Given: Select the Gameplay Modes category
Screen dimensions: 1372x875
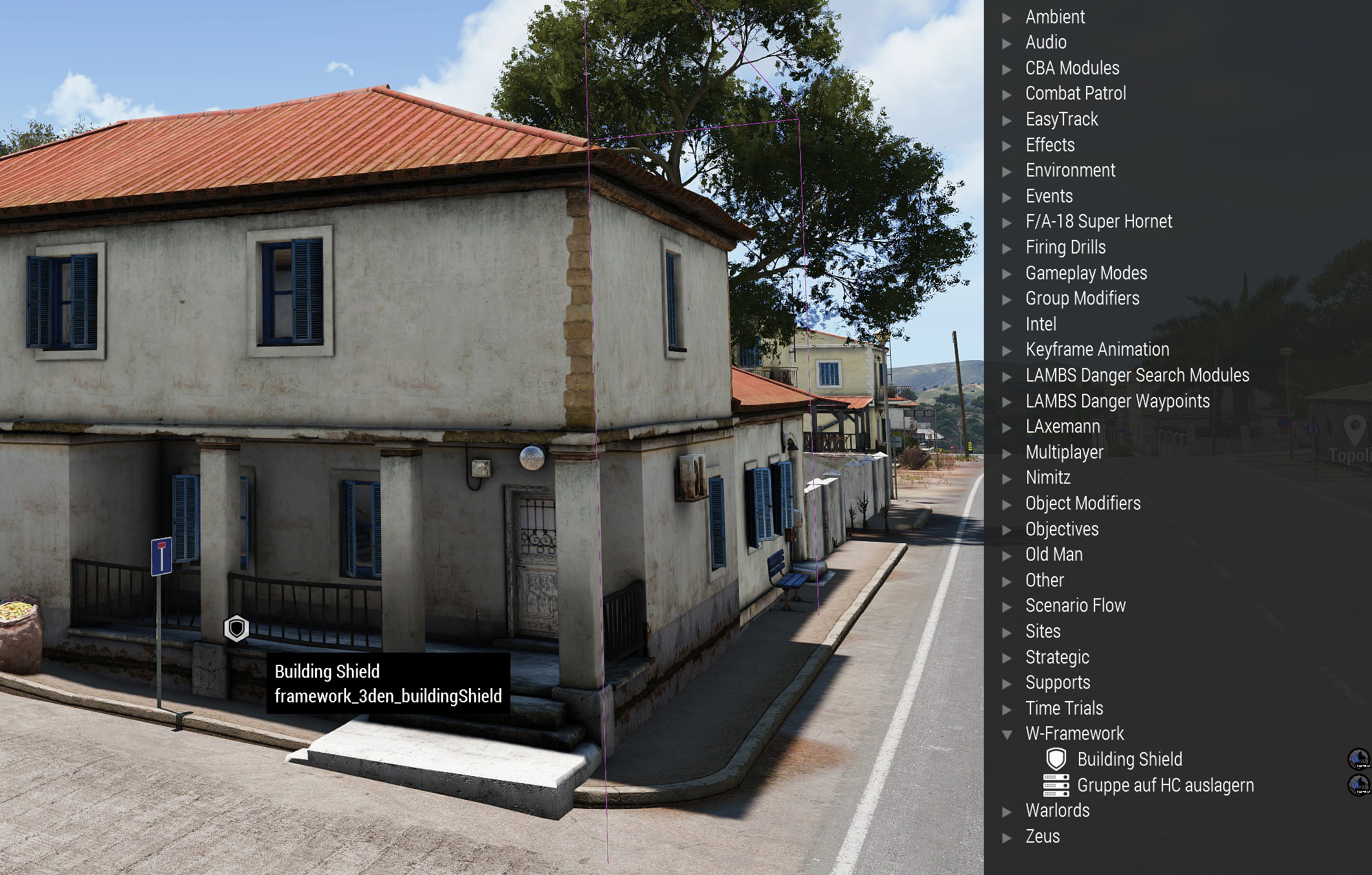Looking at the screenshot, I should click(x=1085, y=273).
